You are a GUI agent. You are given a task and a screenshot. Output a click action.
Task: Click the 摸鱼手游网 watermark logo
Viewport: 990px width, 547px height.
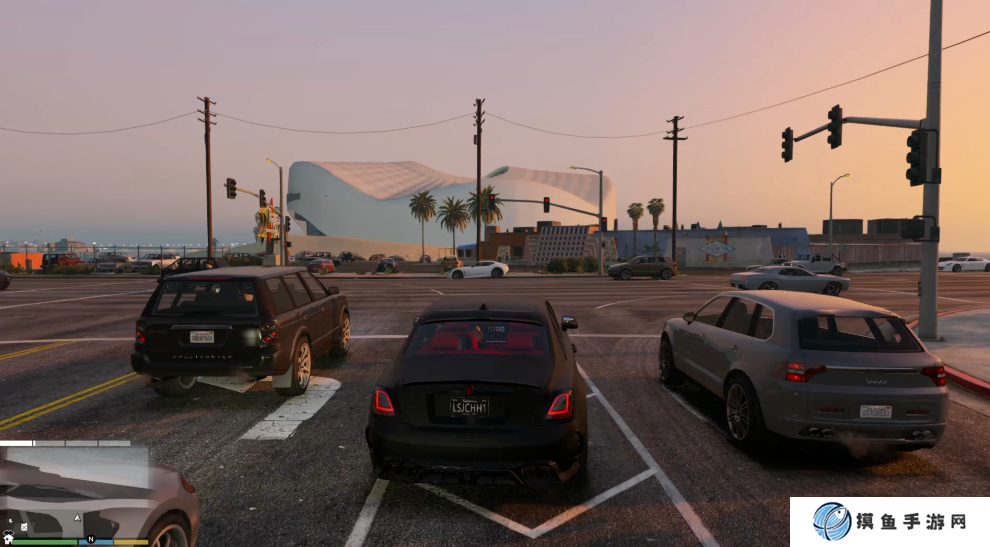[x=832, y=521]
